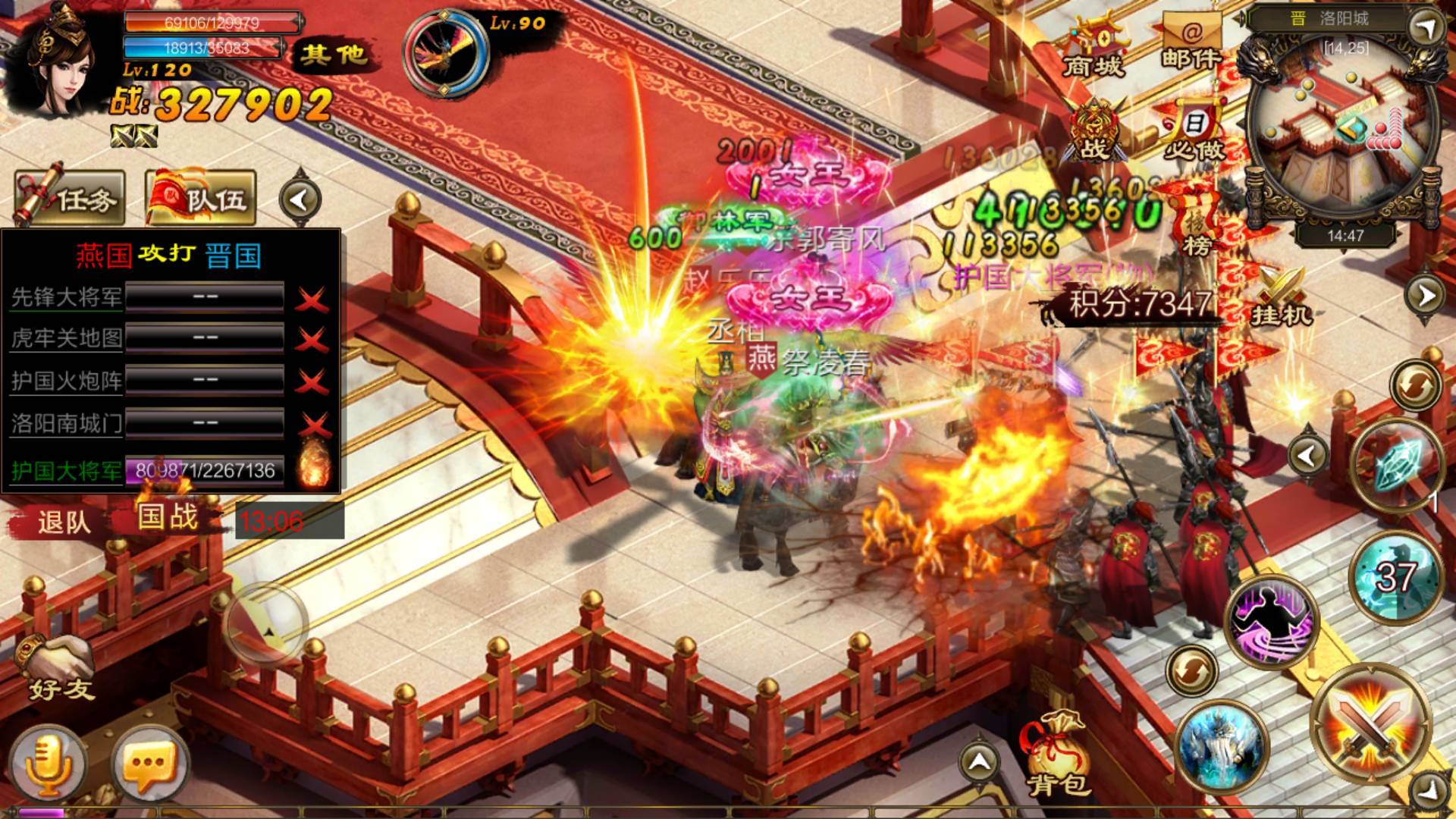The height and width of the screenshot is (819, 1456).
Task: Open the 战 battle emblem icon
Action: coord(1092,133)
